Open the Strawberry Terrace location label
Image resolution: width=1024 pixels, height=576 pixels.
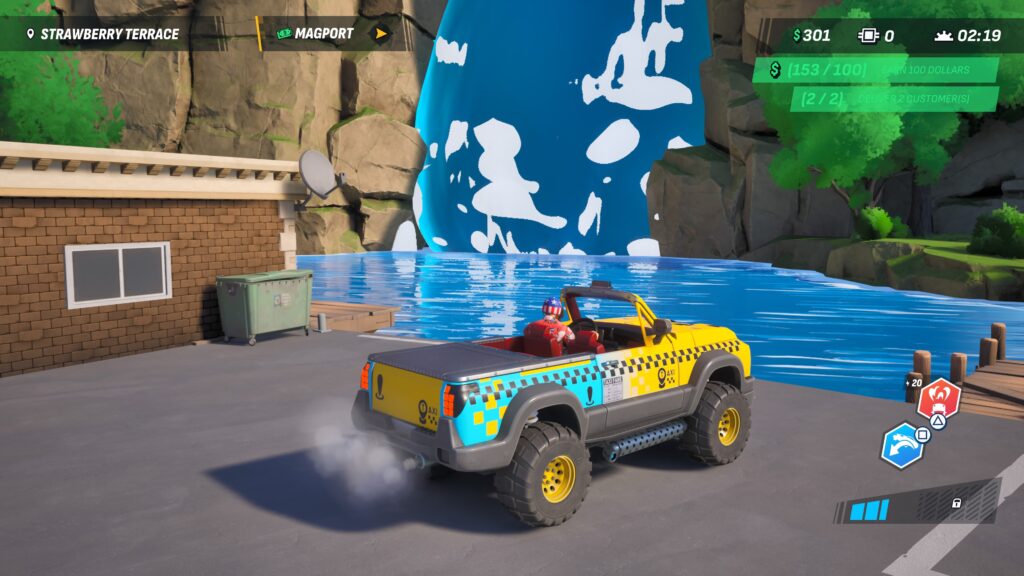[x=102, y=34]
